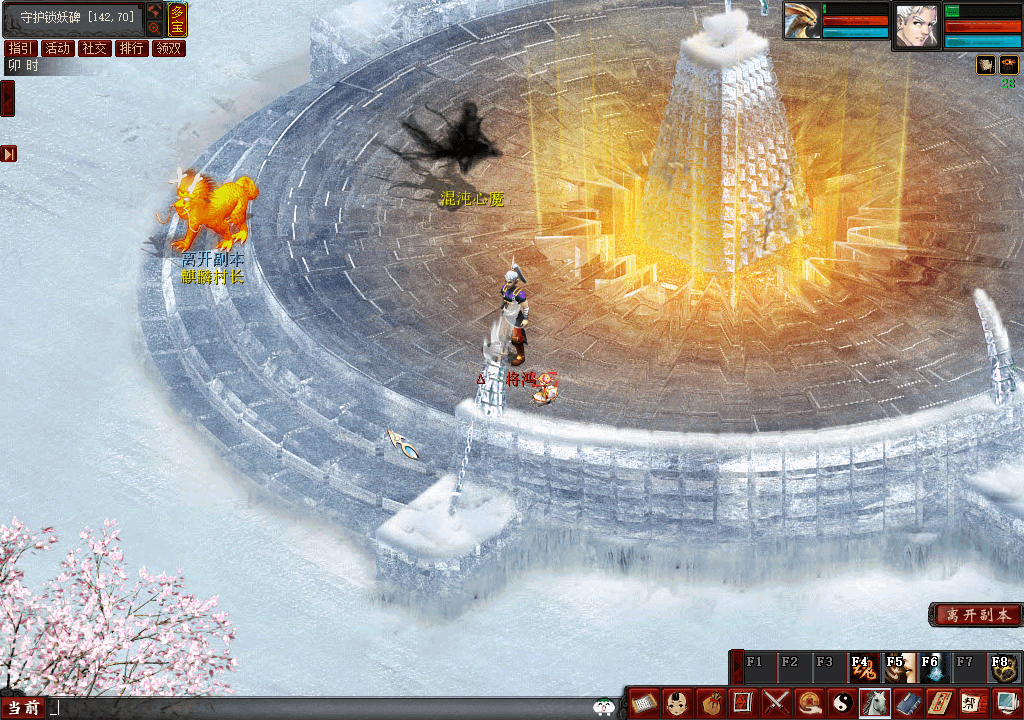The width and height of the screenshot is (1024, 720).
Task: Trigger the F6 blue spirit skill
Action: point(932,667)
